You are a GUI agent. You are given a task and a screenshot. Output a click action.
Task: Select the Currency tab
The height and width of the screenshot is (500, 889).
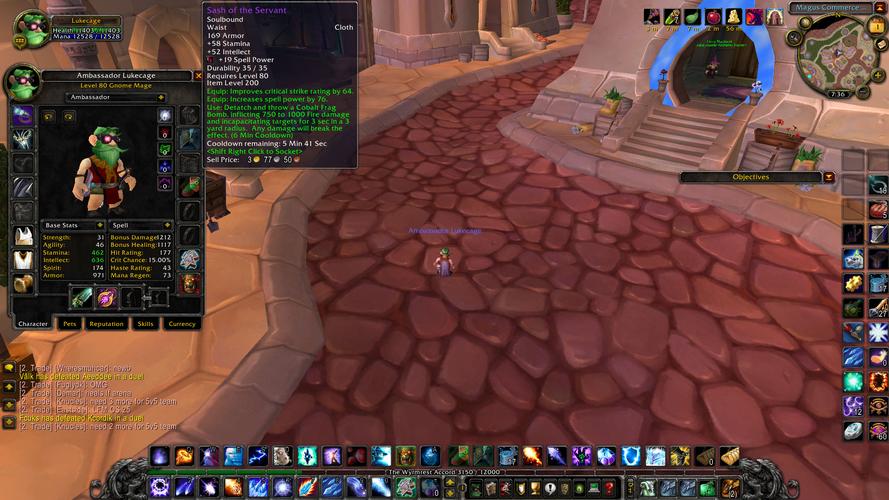pyautogui.click(x=181, y=324)
